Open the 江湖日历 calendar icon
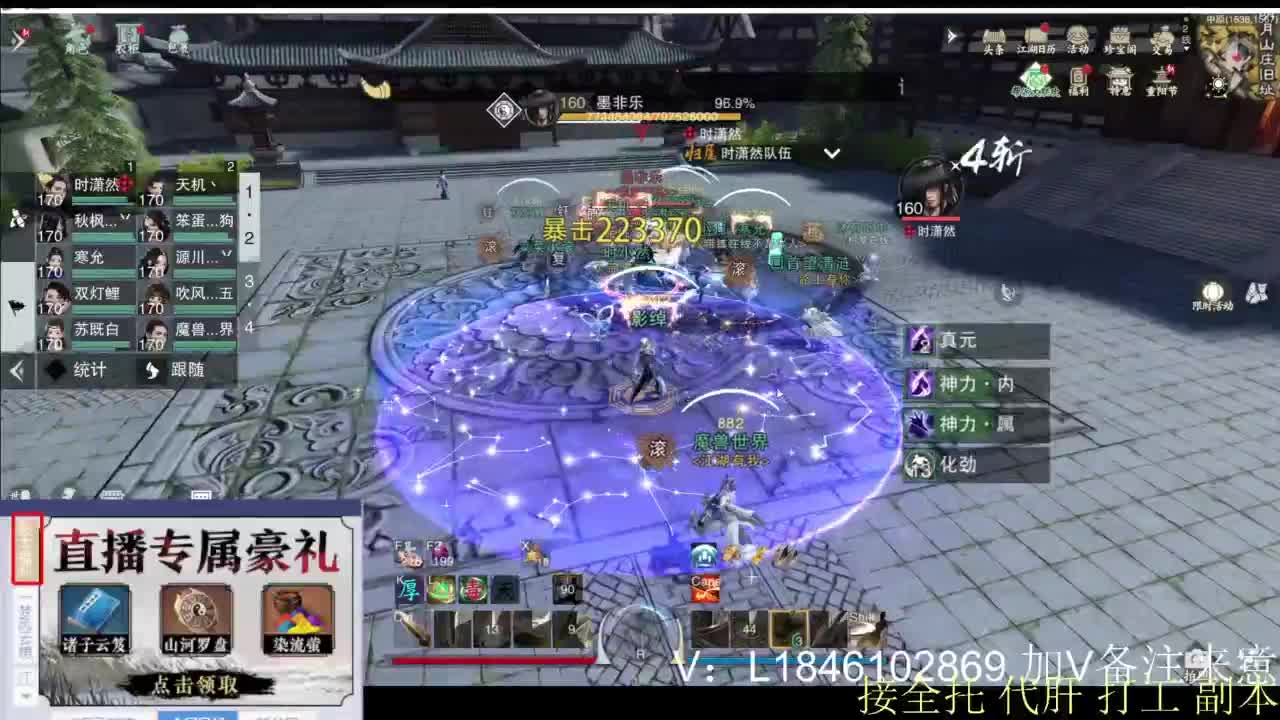This screenshot has height=720, width=1280. pos(1035,36)
